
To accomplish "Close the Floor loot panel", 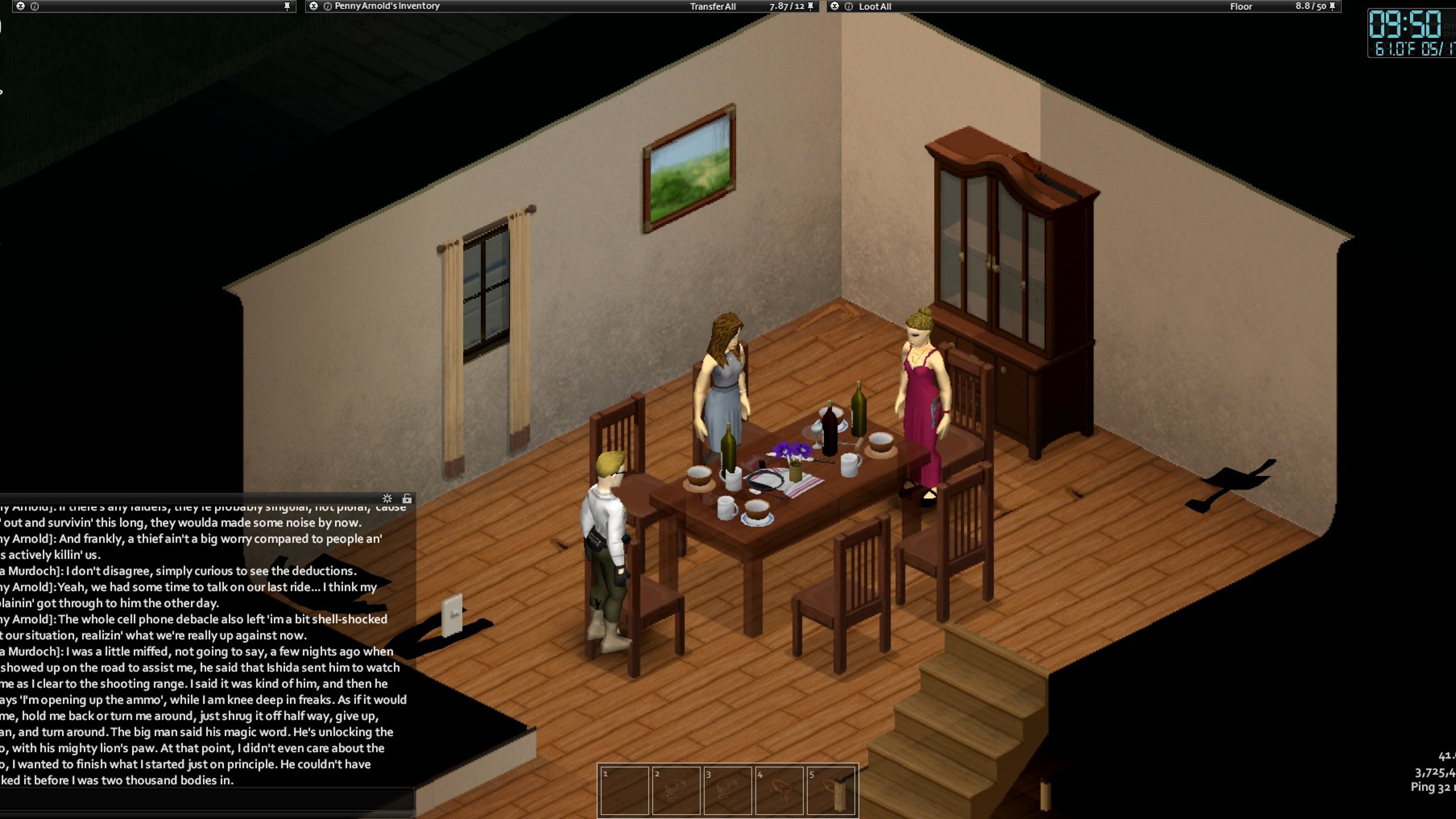I will [x=835, y=6].
